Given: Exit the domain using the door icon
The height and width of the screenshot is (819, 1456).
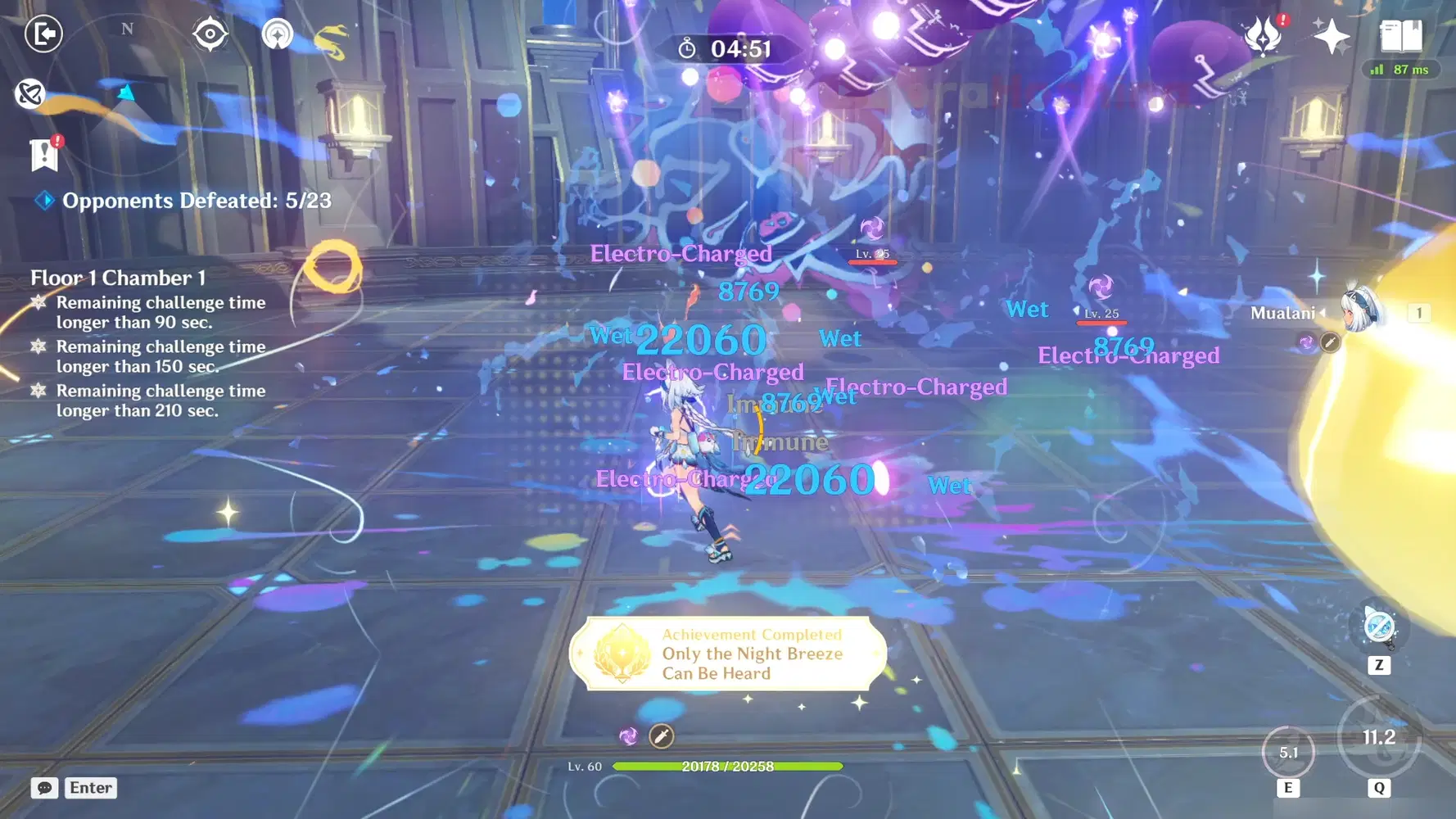Looking at the screenshot, I should click(45, 34).
